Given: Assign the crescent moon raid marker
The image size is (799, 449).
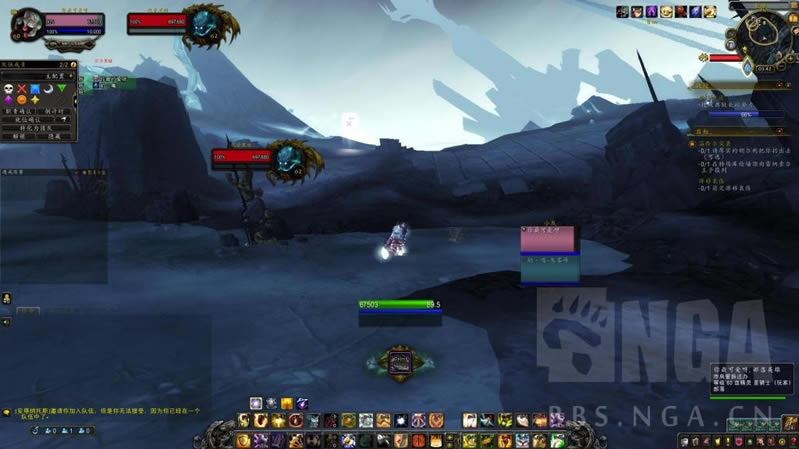Looking at the screenshot, I should click(48, 88).
